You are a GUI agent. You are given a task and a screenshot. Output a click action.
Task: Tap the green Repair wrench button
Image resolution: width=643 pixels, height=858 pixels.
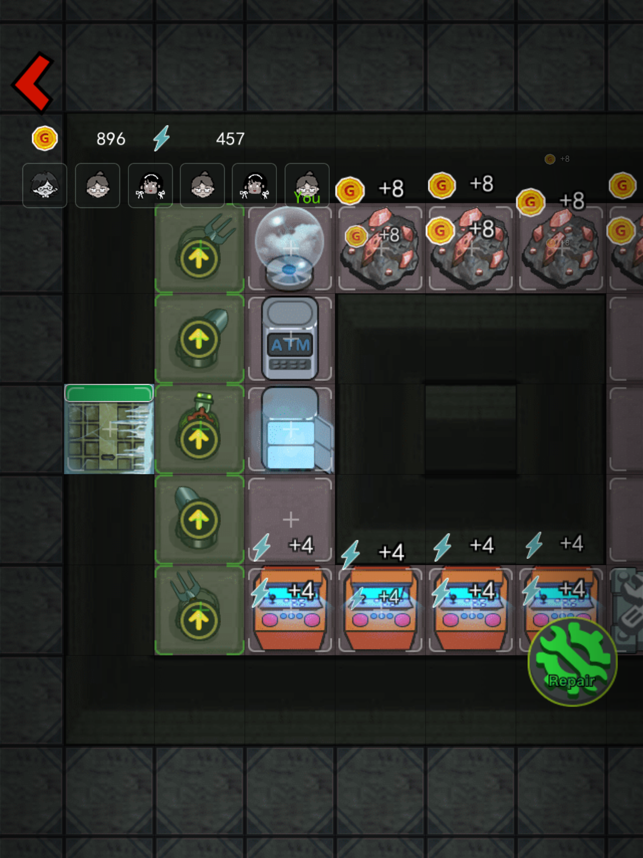pos(572,662)
